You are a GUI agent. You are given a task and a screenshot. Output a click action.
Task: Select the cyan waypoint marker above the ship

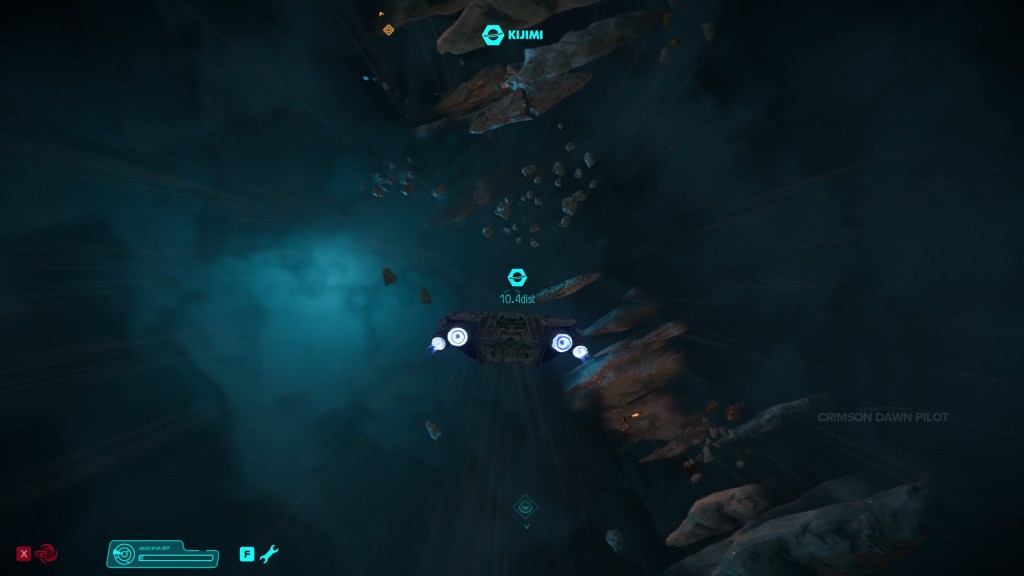coord(518,278)
